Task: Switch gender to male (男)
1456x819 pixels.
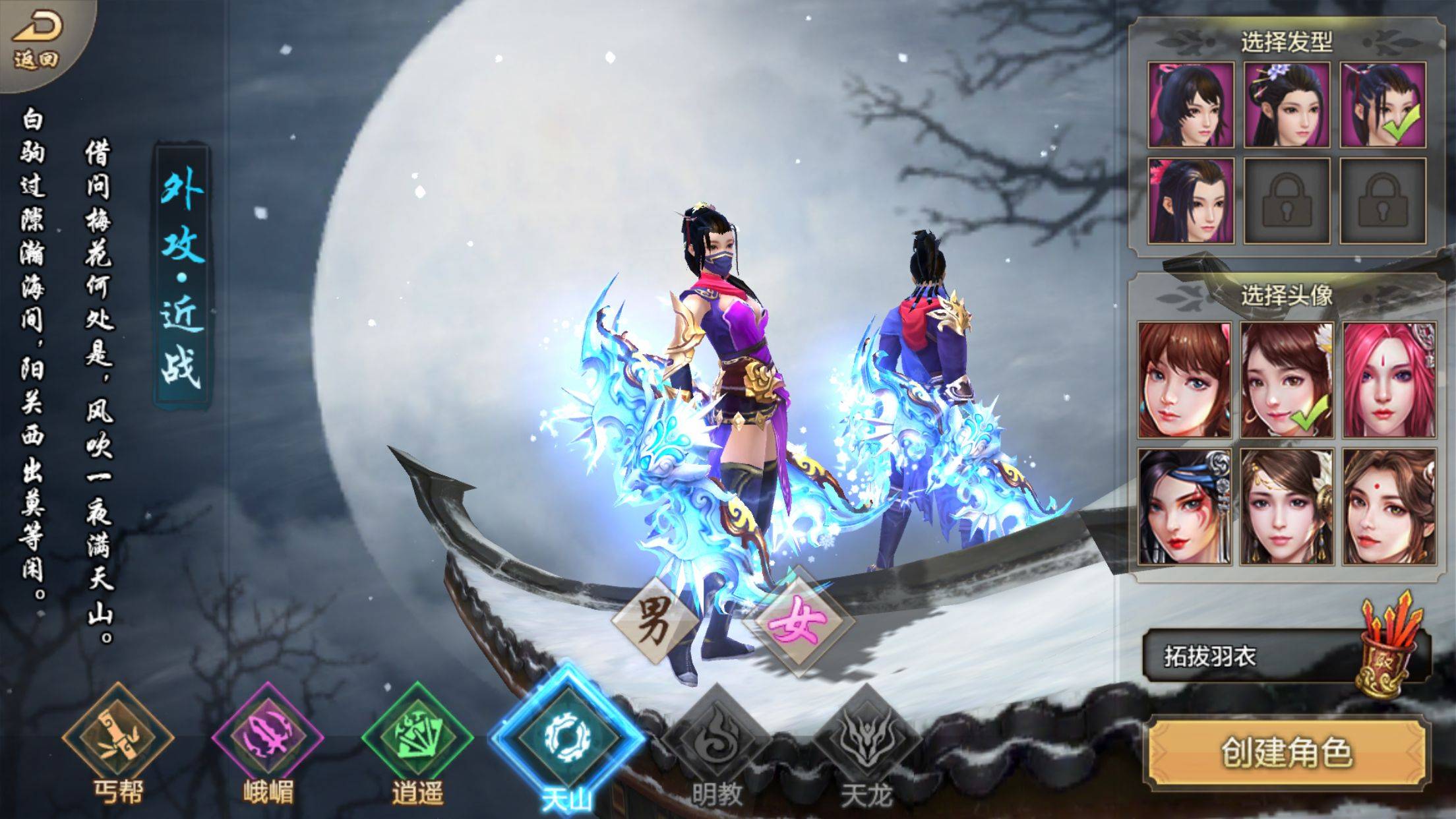Action: pos(655,619)
